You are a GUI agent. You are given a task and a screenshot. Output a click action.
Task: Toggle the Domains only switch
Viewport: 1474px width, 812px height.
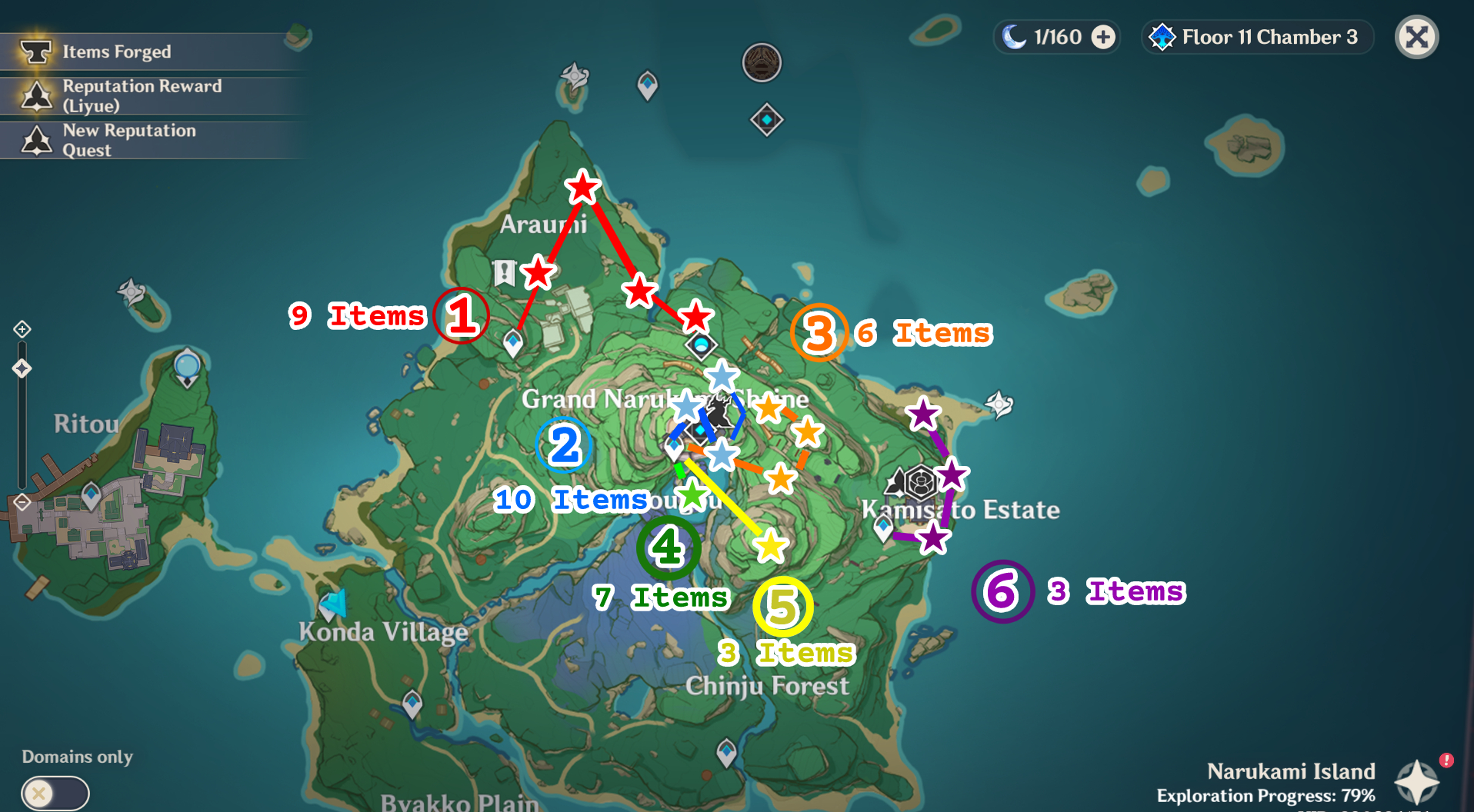54,793
